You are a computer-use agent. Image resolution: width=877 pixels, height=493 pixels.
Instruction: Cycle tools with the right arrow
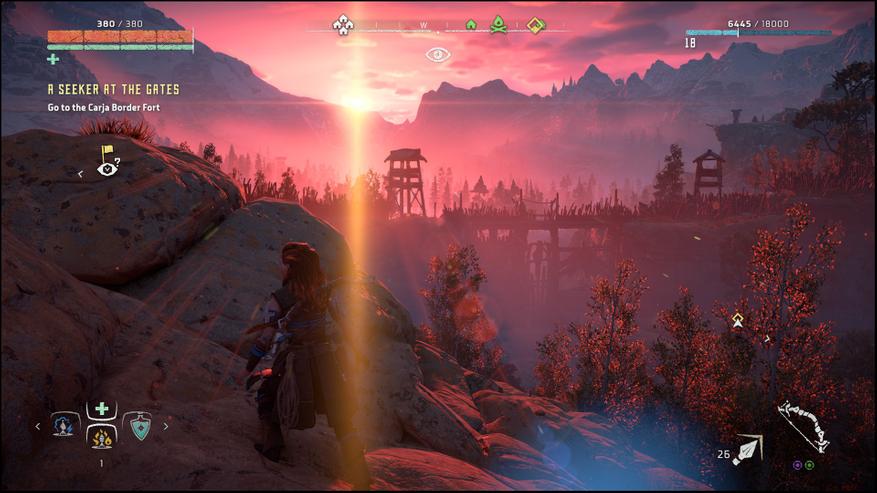(166, 426)
